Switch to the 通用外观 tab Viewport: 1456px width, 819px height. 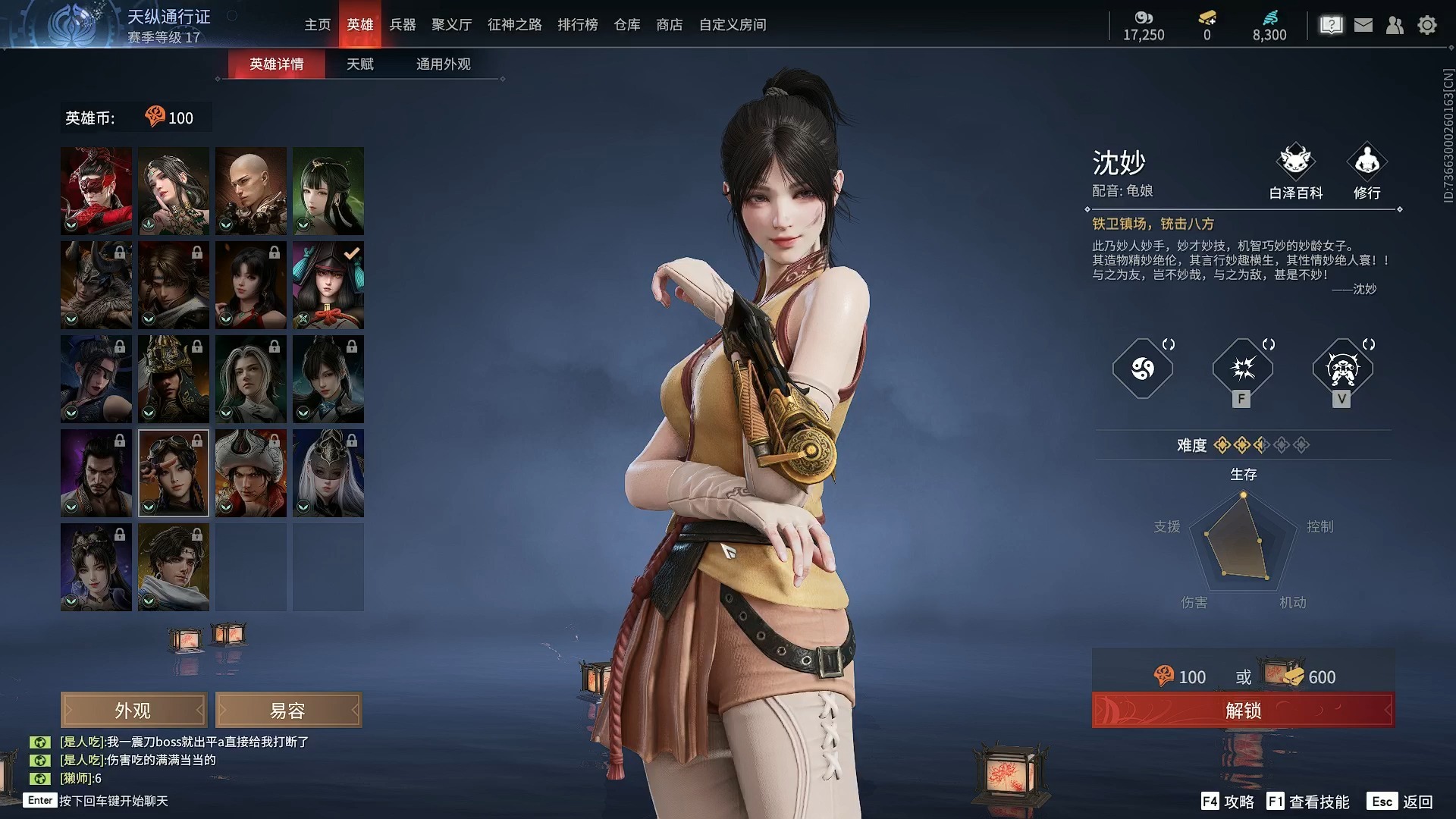pyautogui.click(x=443, y=64)
